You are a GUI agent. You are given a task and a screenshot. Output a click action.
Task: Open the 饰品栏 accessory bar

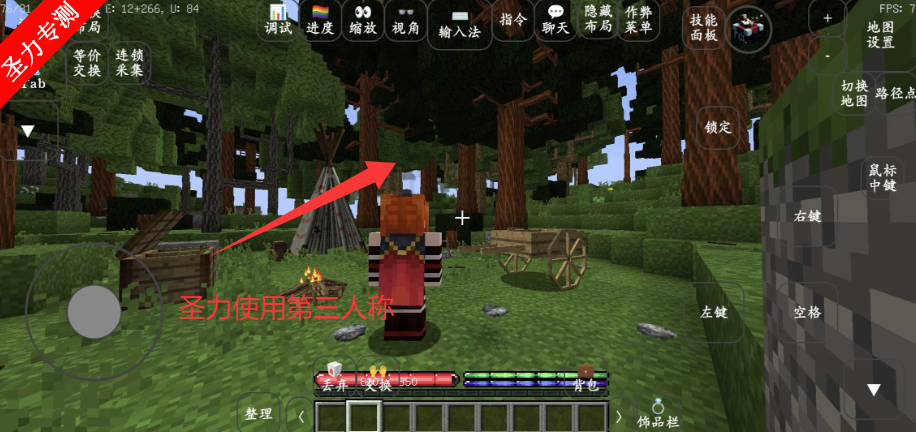point(658,414)
